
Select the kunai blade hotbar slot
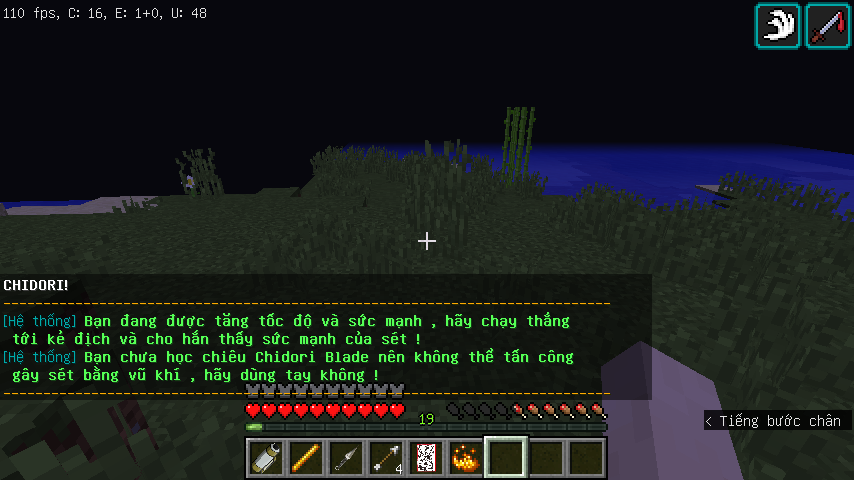click(345, 458)
